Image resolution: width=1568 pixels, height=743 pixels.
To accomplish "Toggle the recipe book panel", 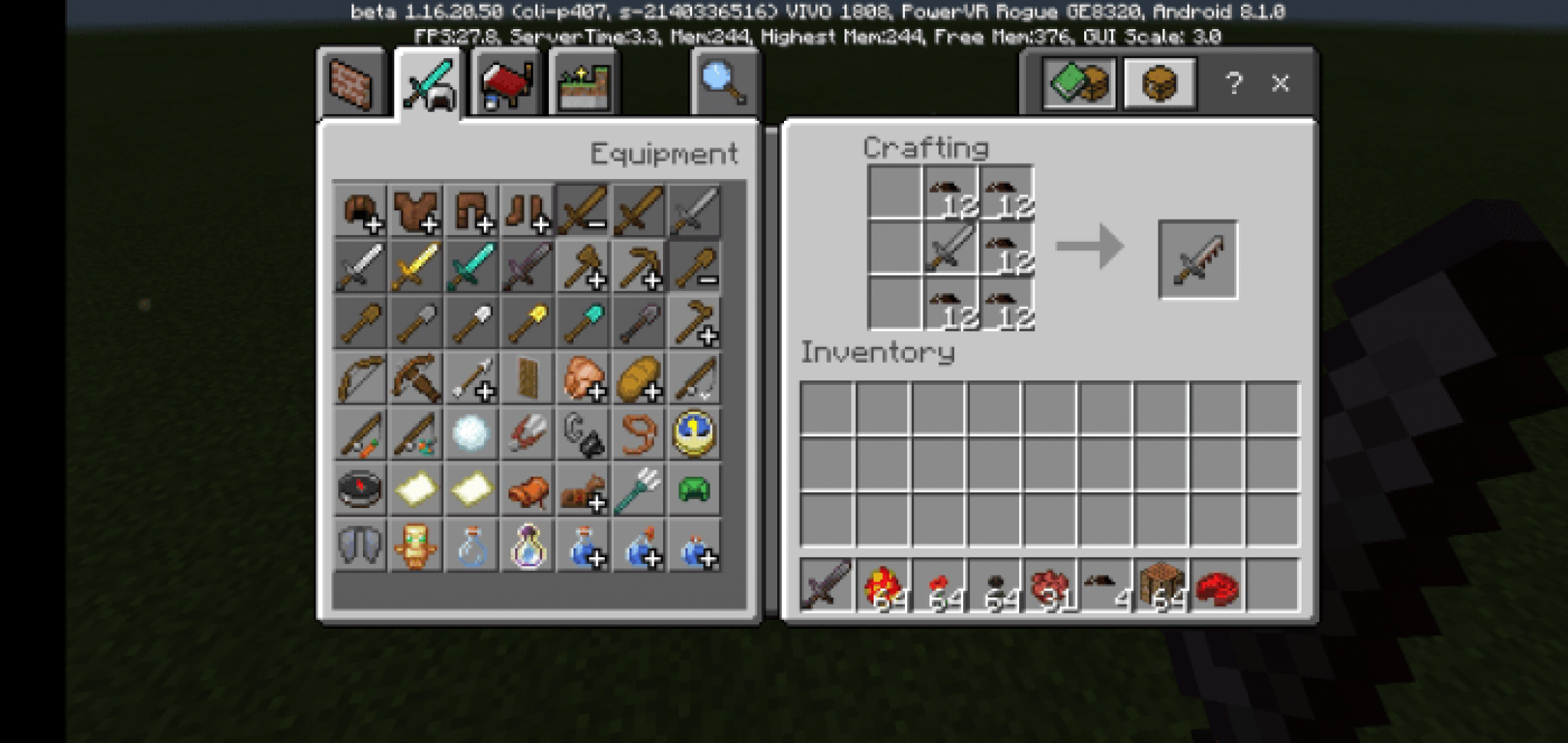I will [x=1078, y=84].
